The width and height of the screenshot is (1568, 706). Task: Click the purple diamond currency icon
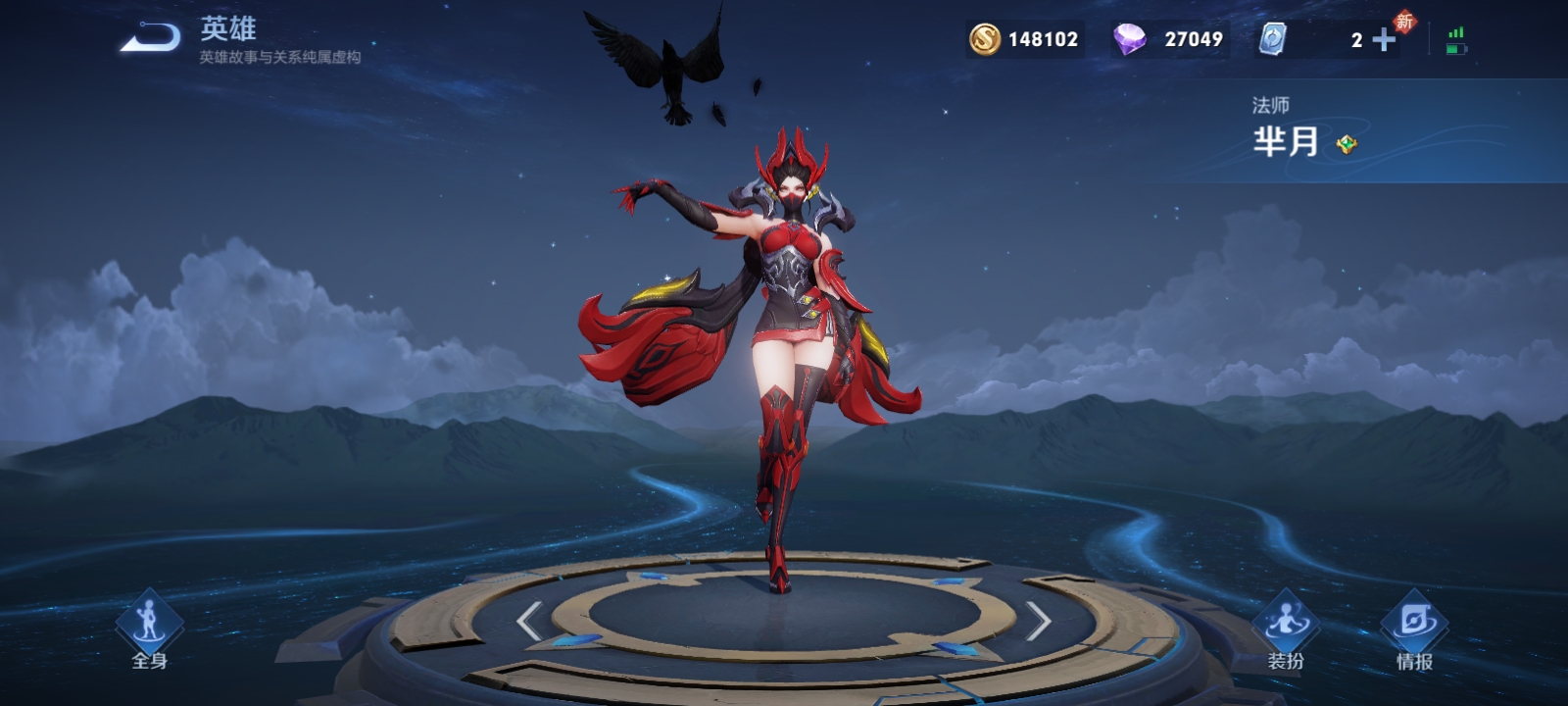1130,39
